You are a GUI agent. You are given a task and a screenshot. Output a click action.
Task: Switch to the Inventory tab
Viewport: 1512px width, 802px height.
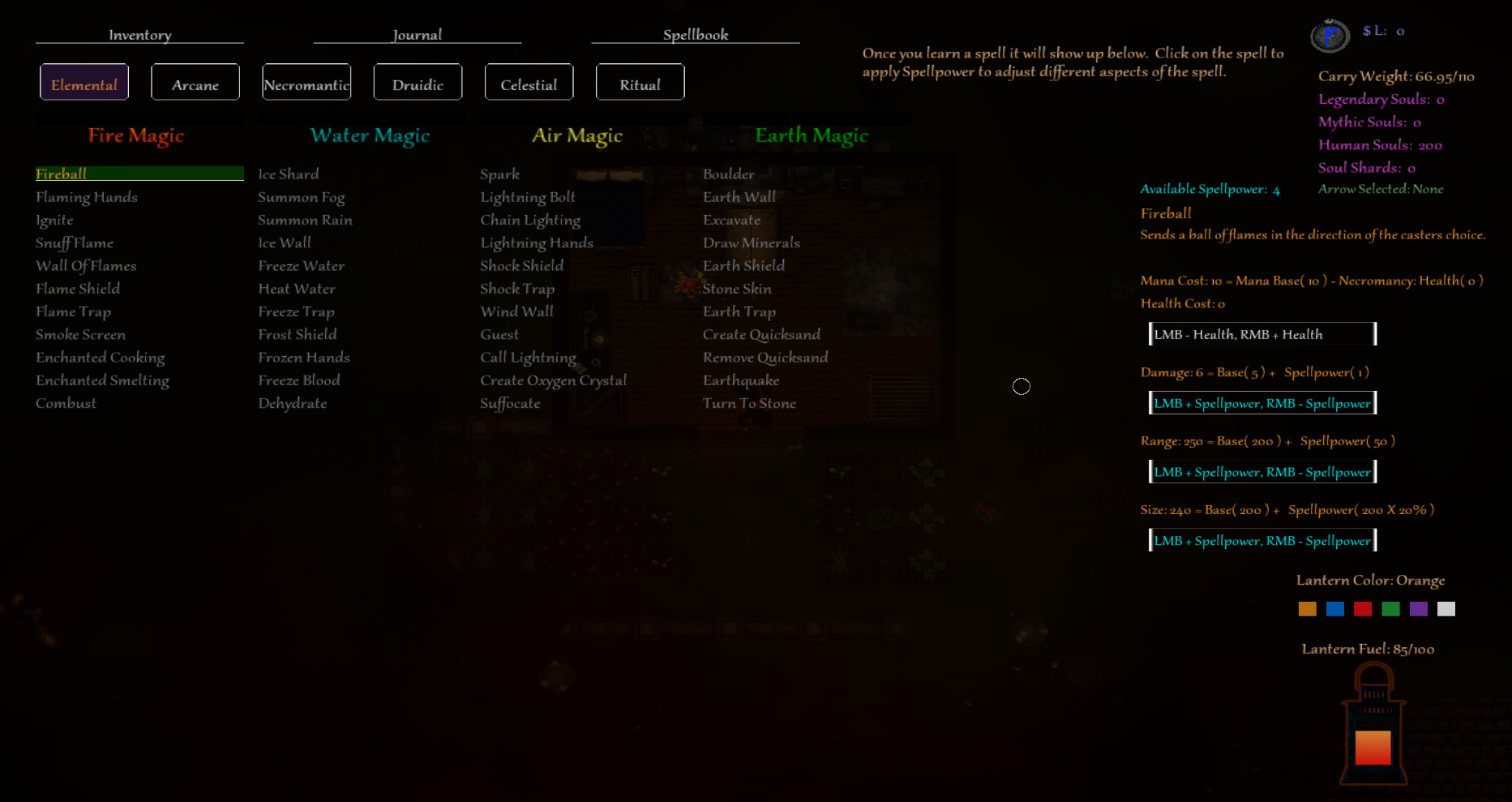click(139, 34)
